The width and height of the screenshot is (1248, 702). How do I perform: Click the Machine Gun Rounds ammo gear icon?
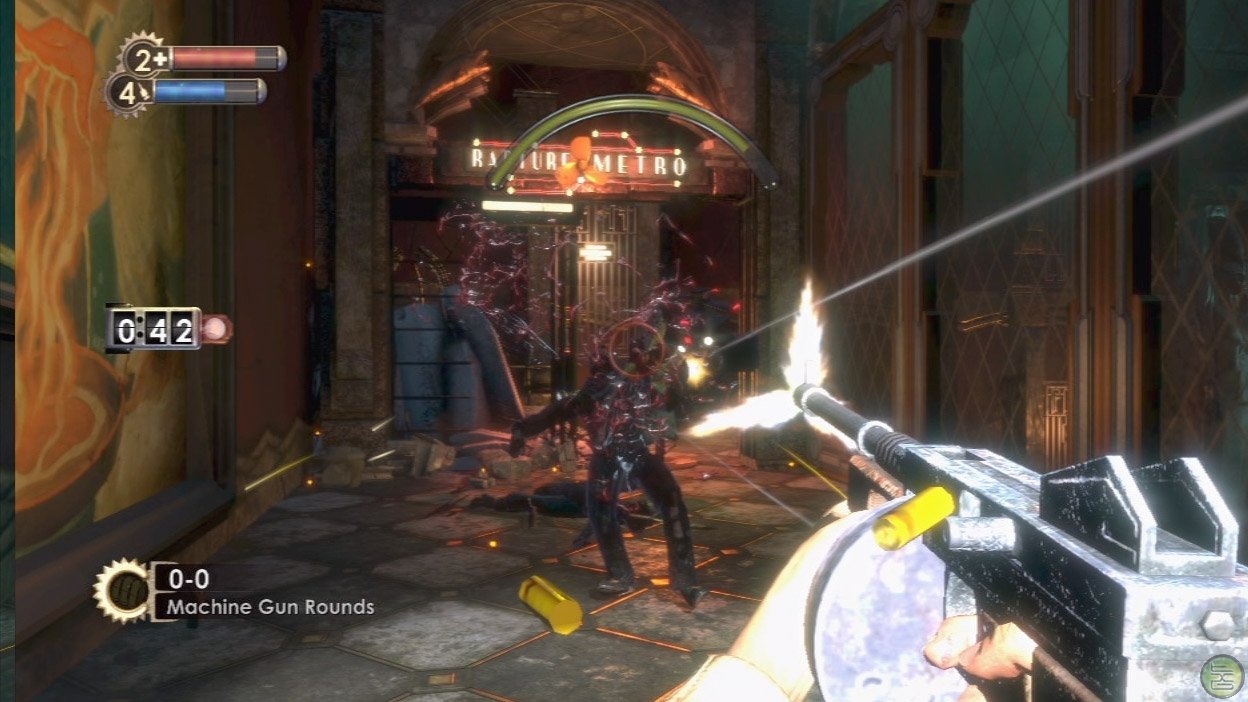pos(120,590)
